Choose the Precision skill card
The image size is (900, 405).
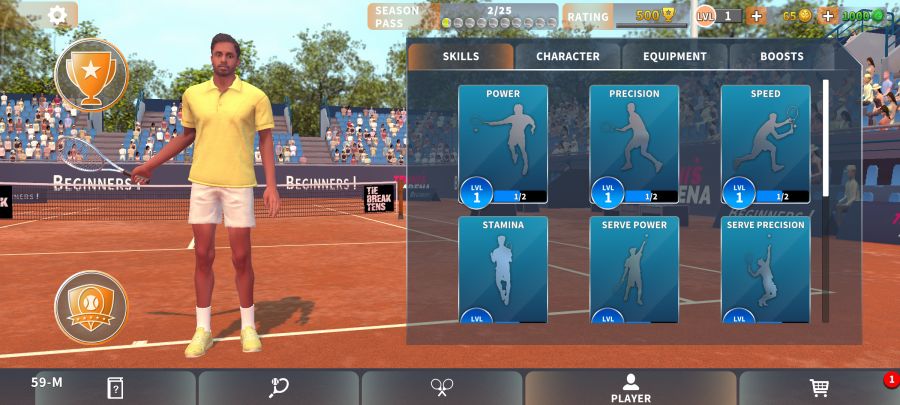coord(634,144)
